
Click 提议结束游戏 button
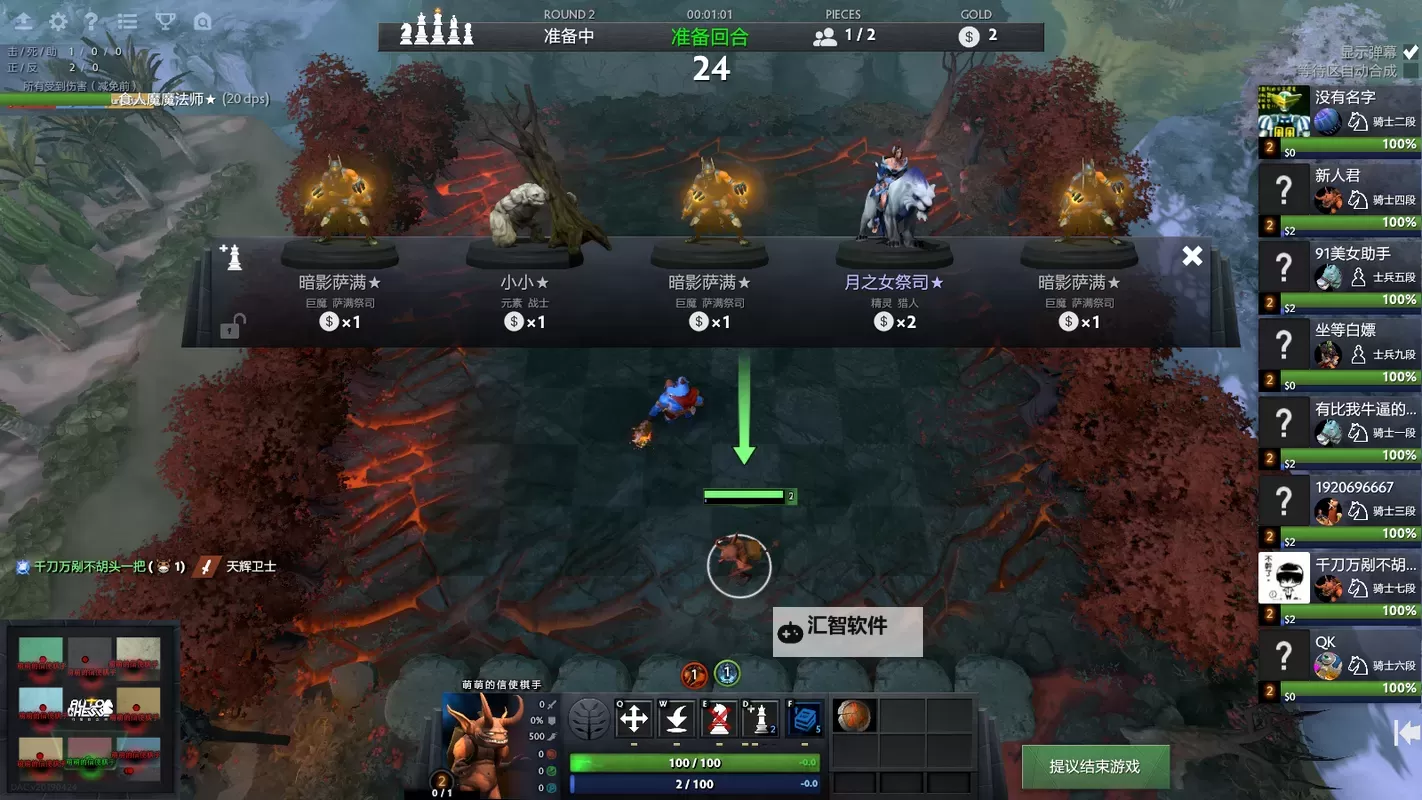point(1094,766)
